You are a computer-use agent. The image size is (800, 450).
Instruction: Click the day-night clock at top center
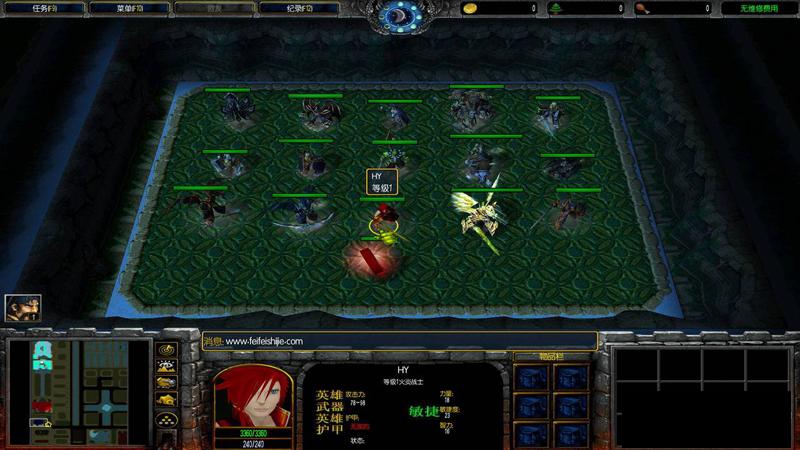pos(400,14)
